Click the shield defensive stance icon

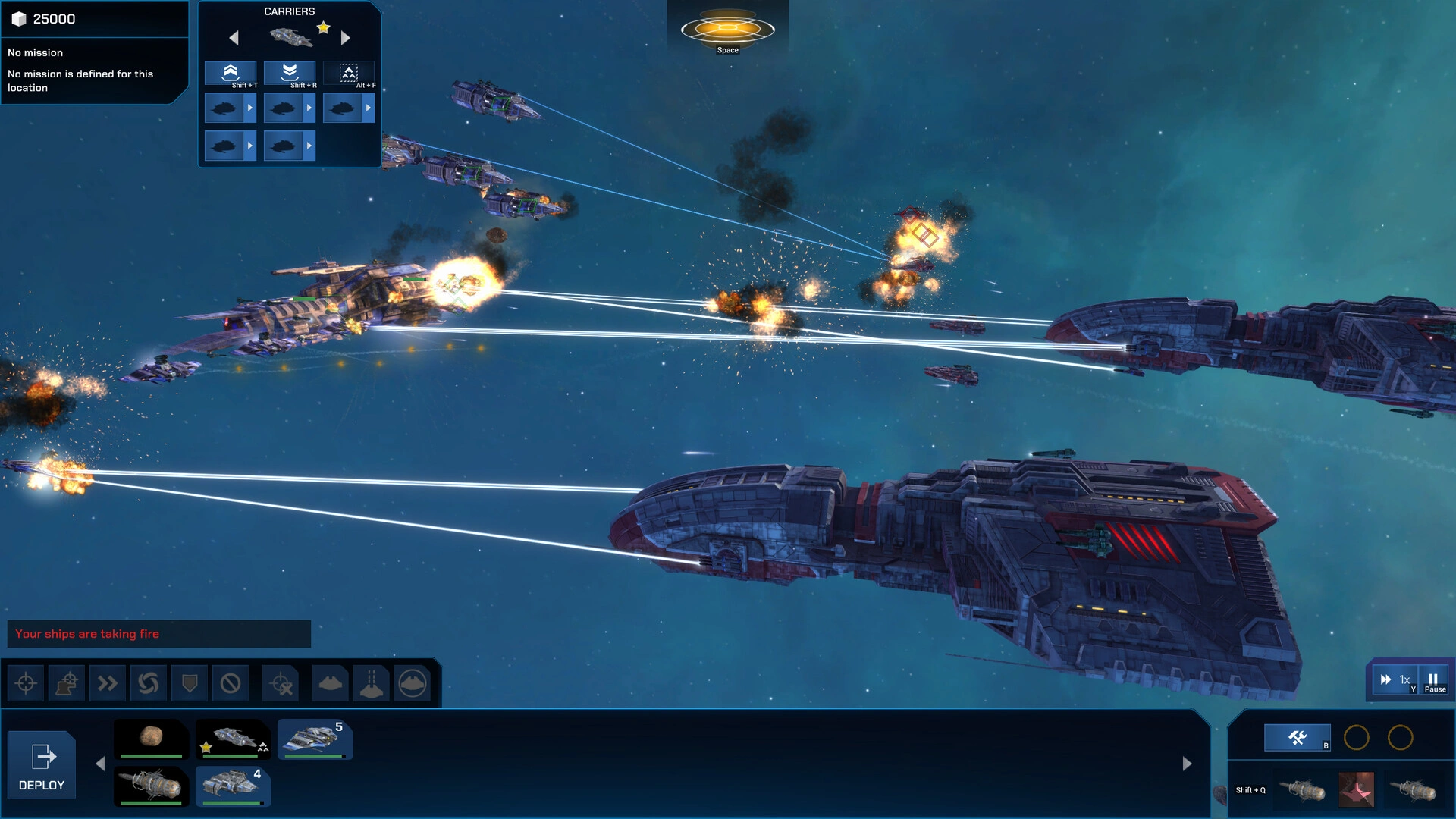click(x=189, y=683)
